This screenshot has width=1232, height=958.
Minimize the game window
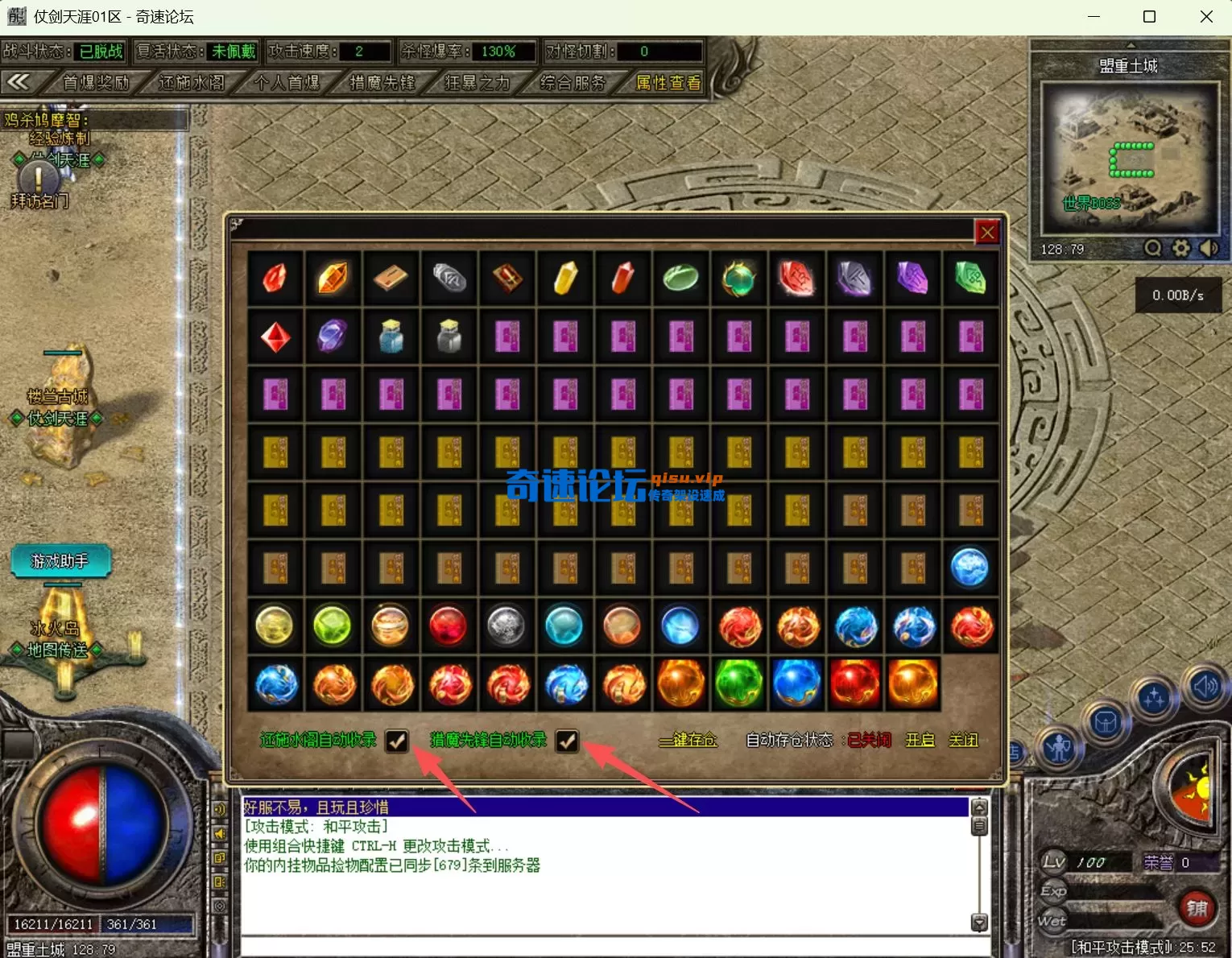point(1094,17)
